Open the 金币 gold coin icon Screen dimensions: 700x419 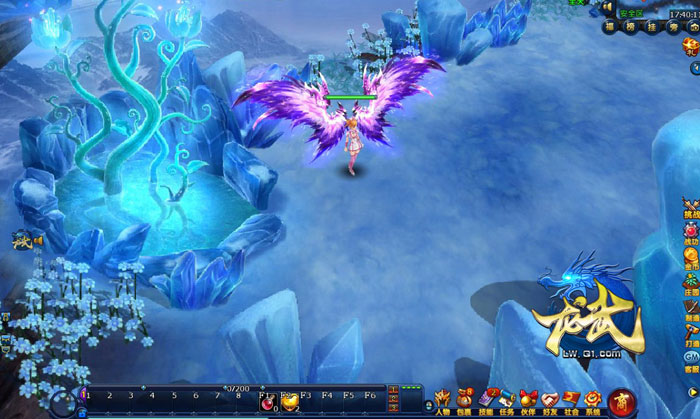(x=691, y=258)
